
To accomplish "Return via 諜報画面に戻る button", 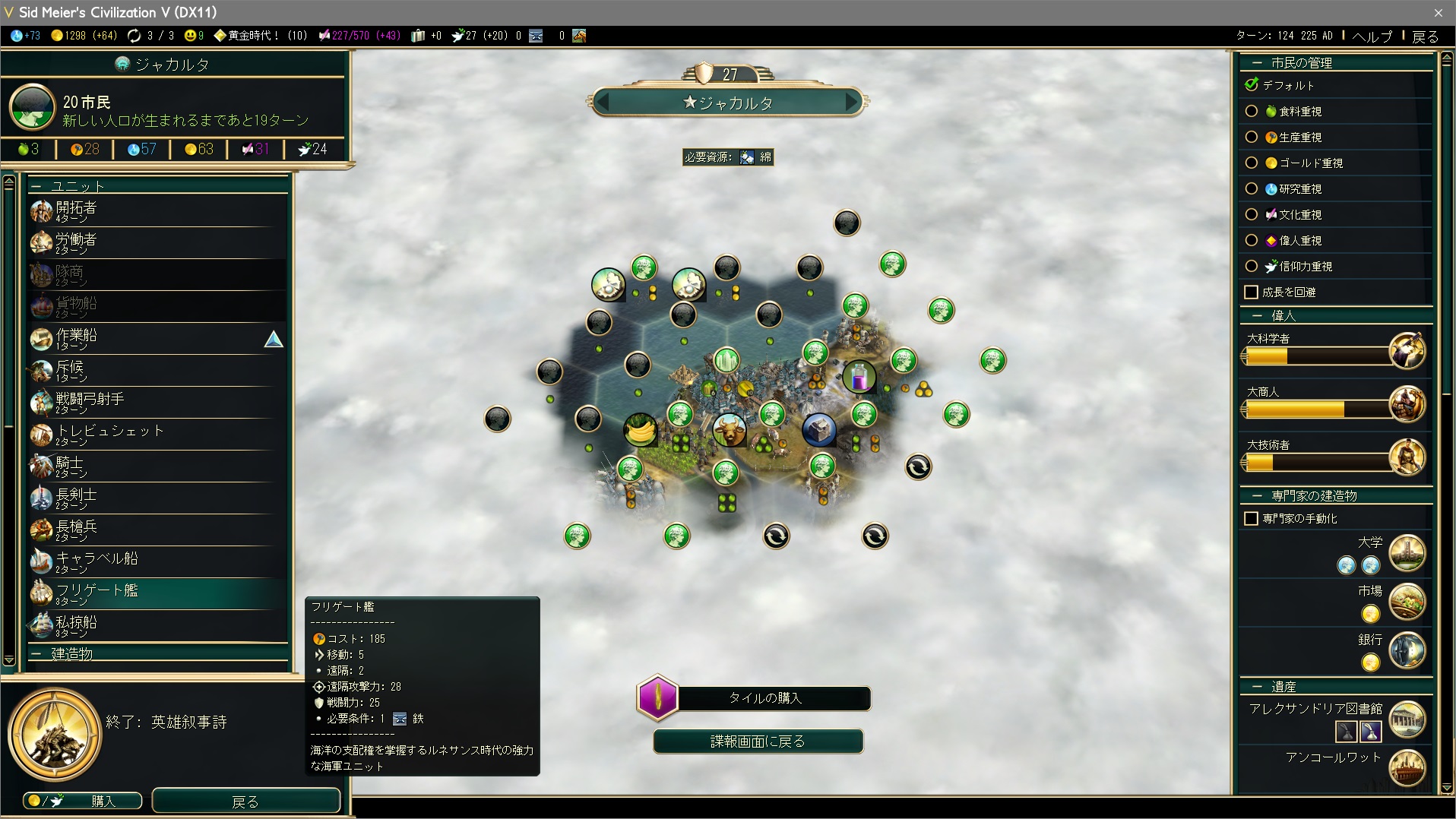I will pos(758,742).
